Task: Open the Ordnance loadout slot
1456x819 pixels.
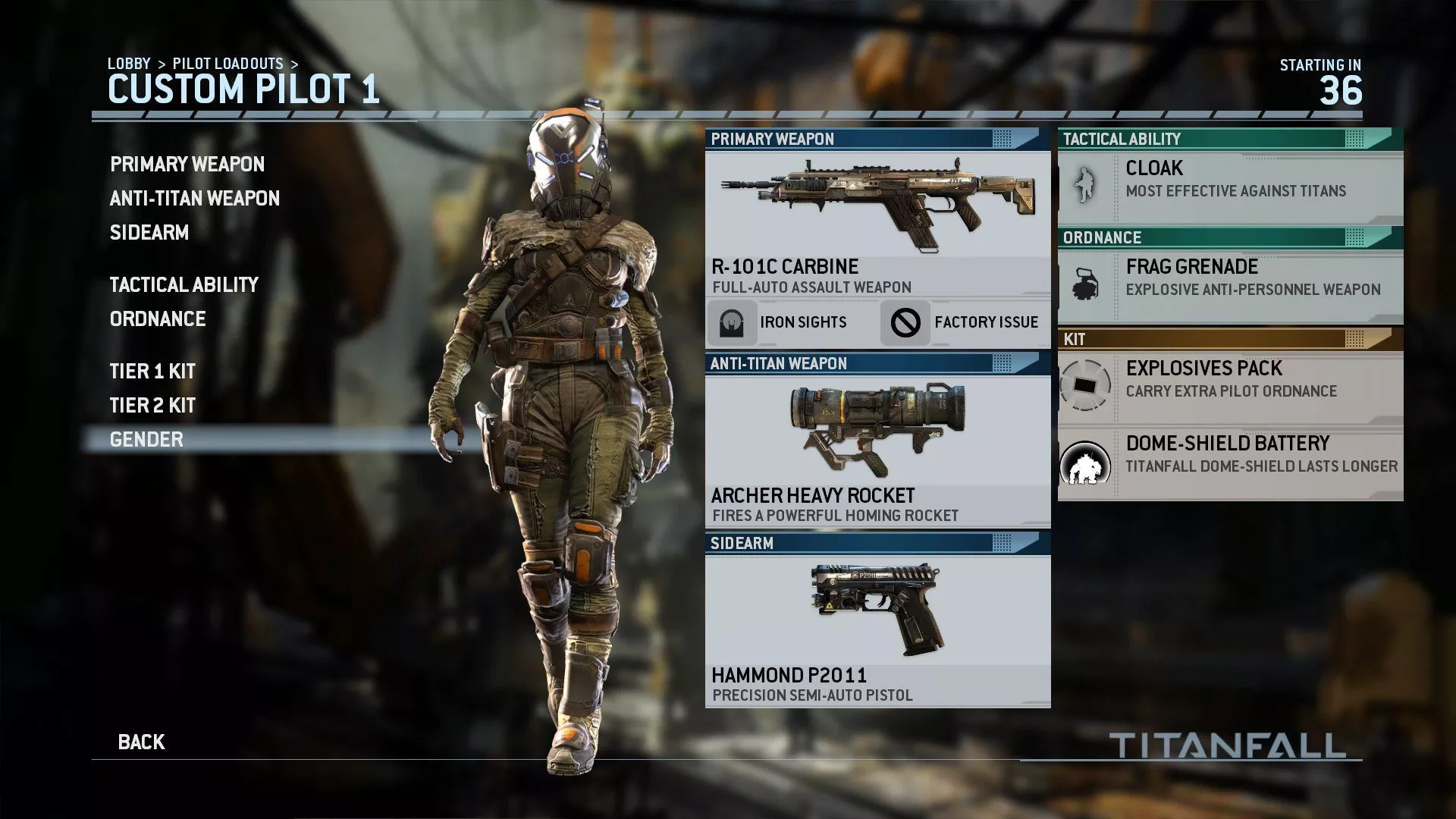Action: point(157,319)
